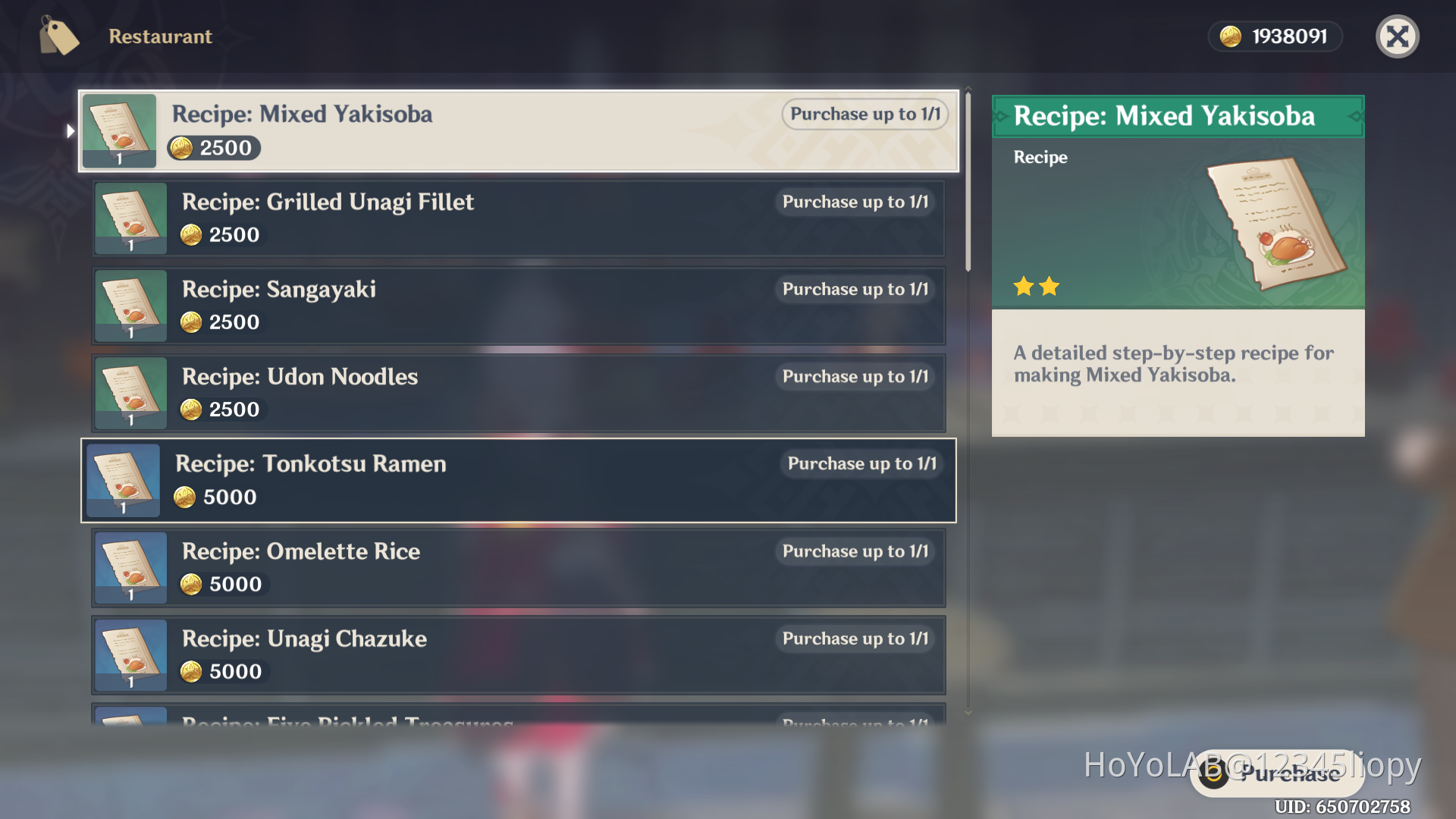
Task: Click the Omelette Rice recipe icon
Action: (x=130, y=567)
